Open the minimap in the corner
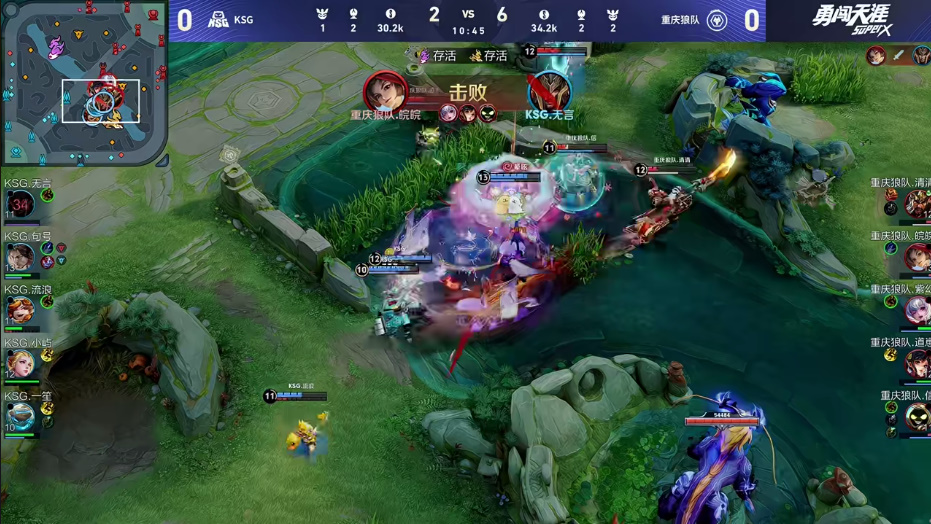This screenshot has height=524, width=931. [83, 83]
